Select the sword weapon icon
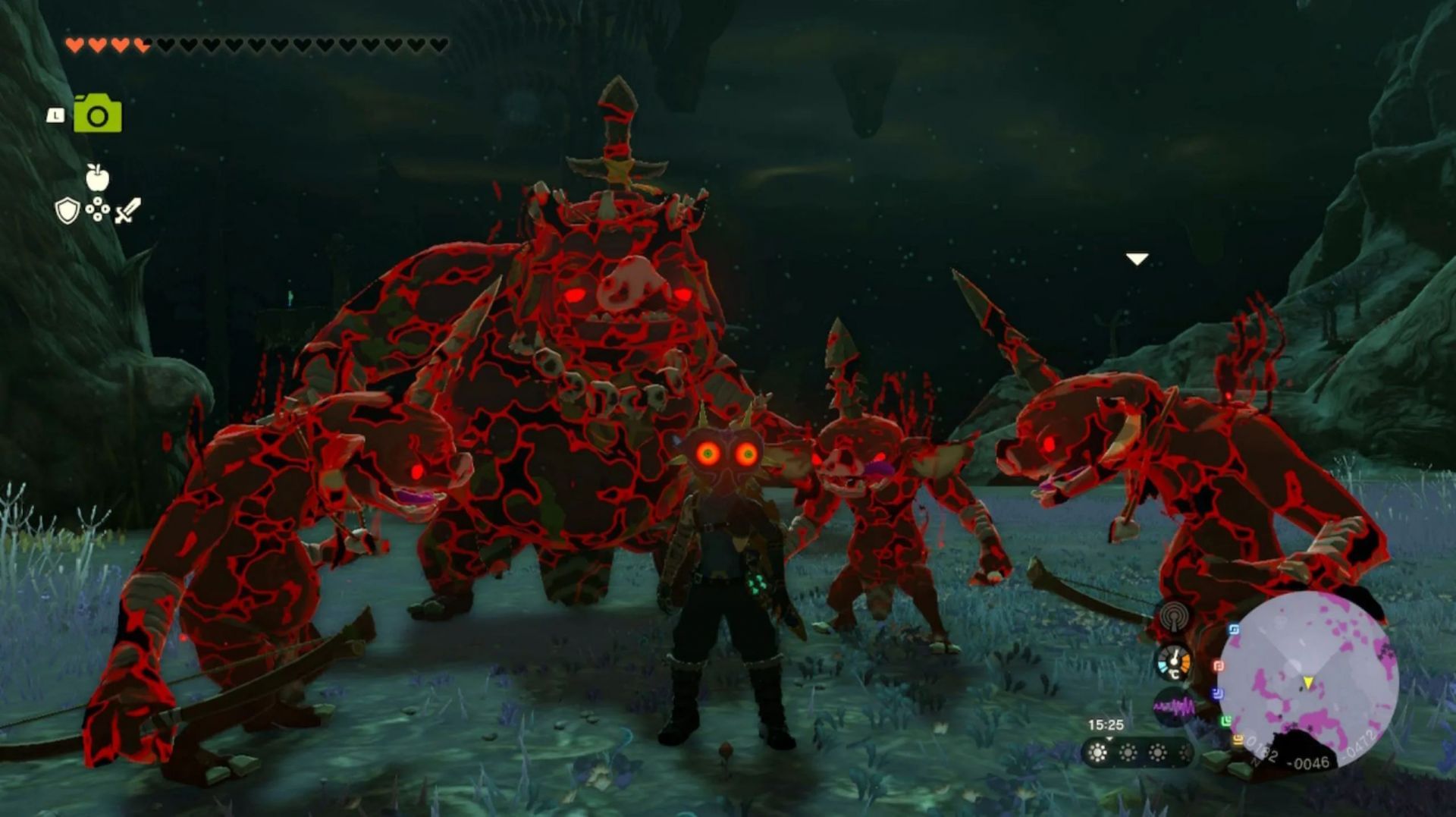The width and height of the screenshot is (1456, 817). tap(127, 209)
